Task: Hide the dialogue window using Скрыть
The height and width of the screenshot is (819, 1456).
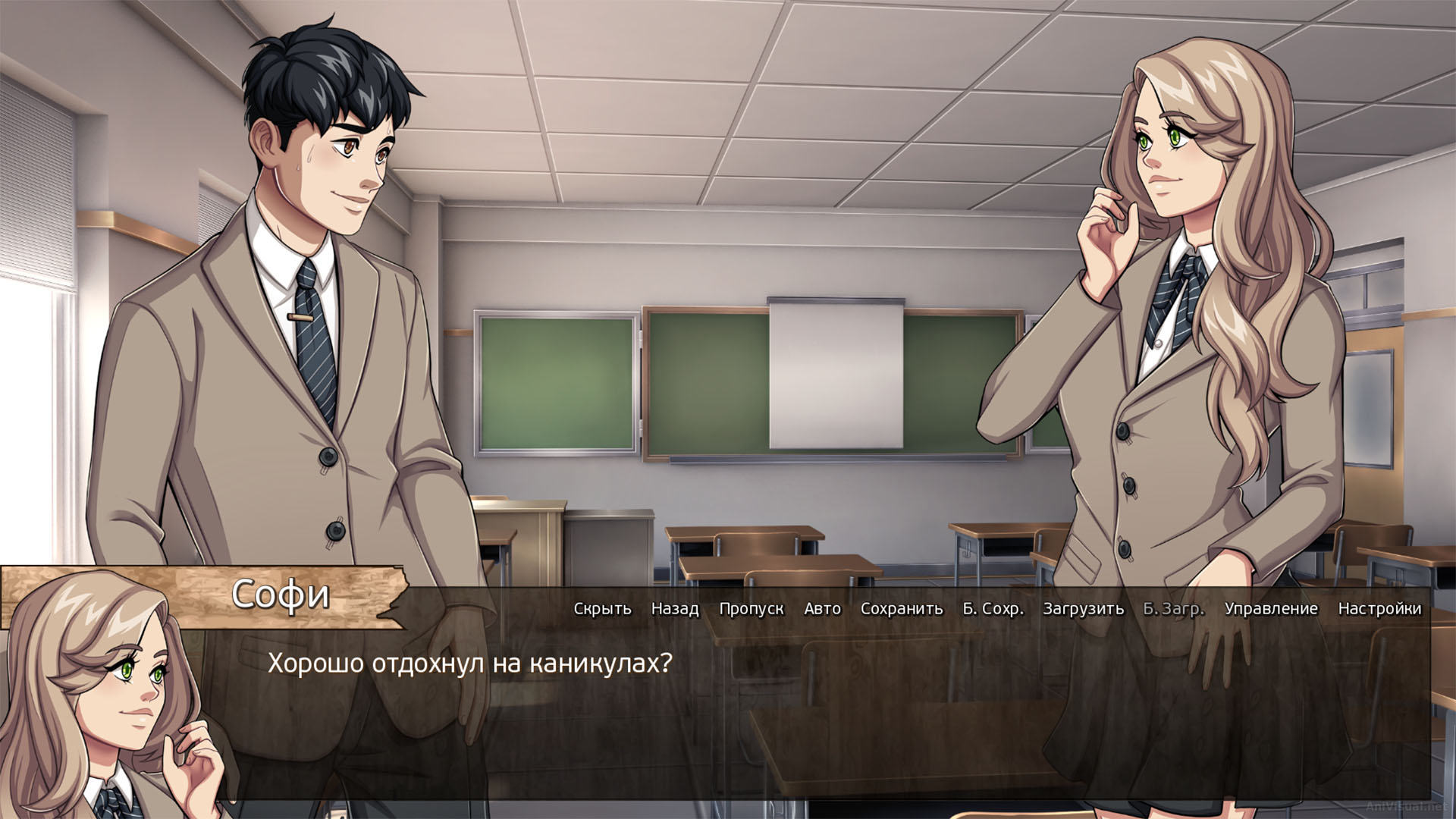Action: pyautogui.click(x=603, y=608)
